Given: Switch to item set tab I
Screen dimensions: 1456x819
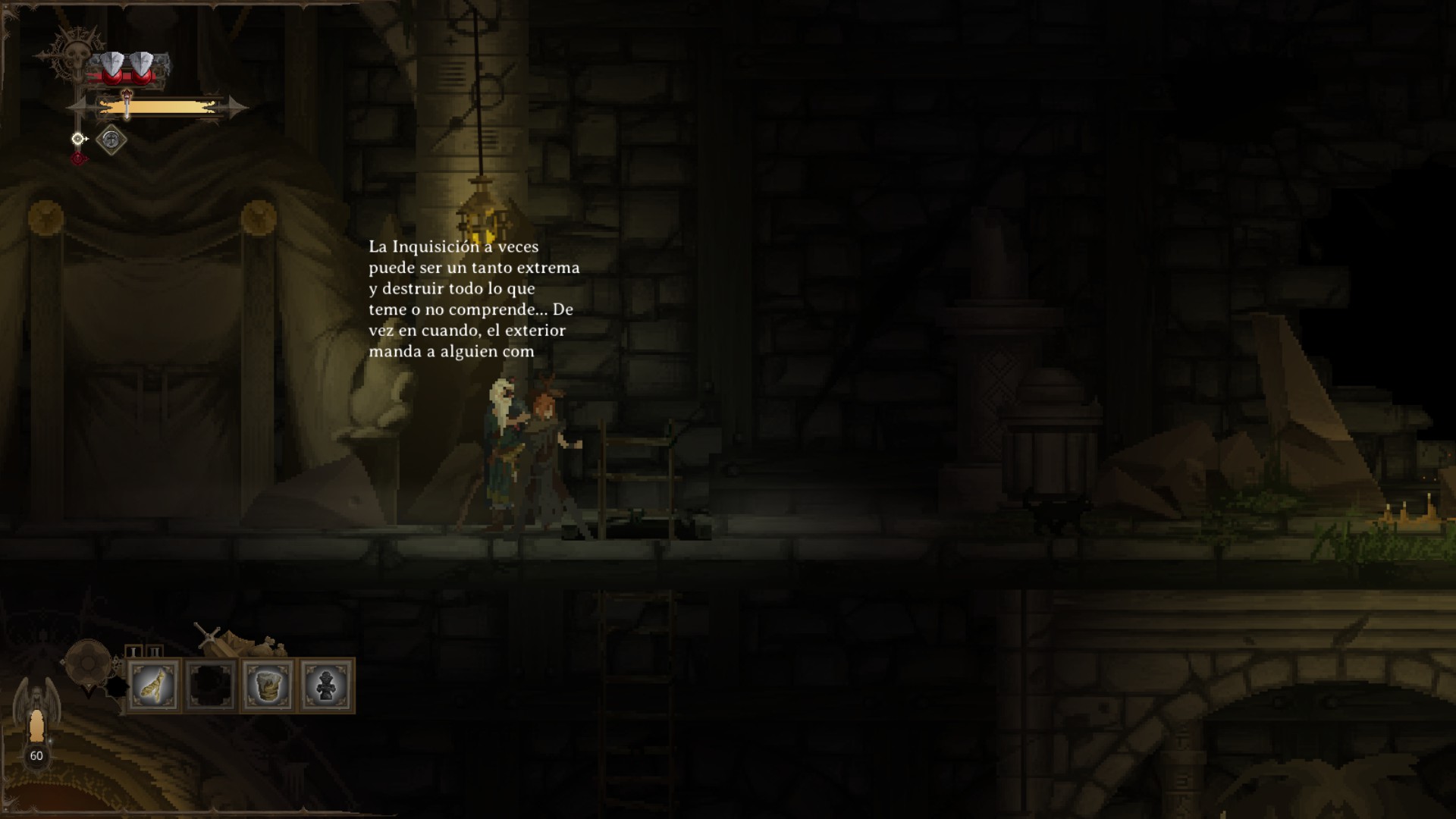Looking at the screenshot, I should (x=133, y=651).
